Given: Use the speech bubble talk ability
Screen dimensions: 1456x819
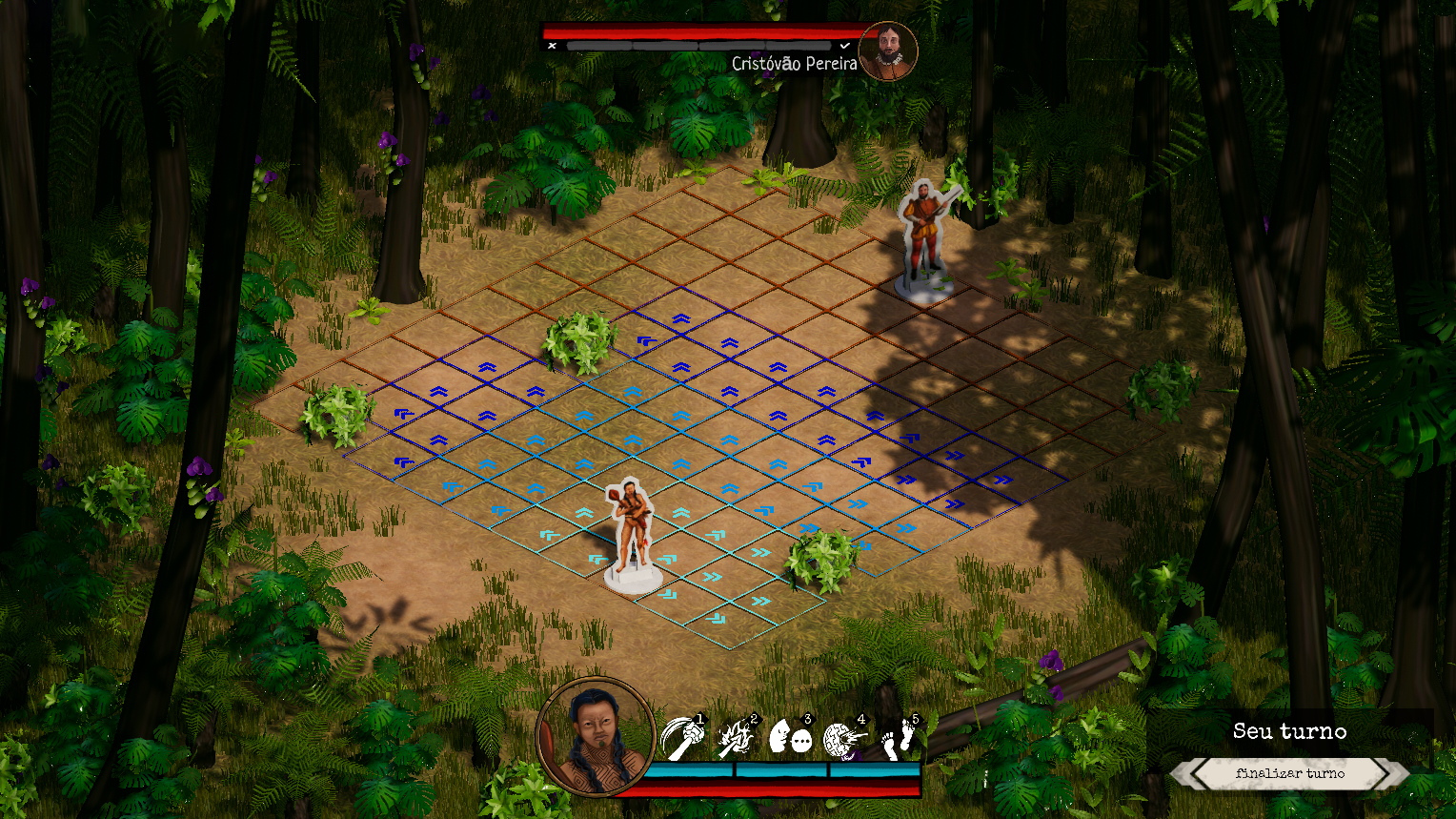Looking at the screenshot, I should [790, 738].
